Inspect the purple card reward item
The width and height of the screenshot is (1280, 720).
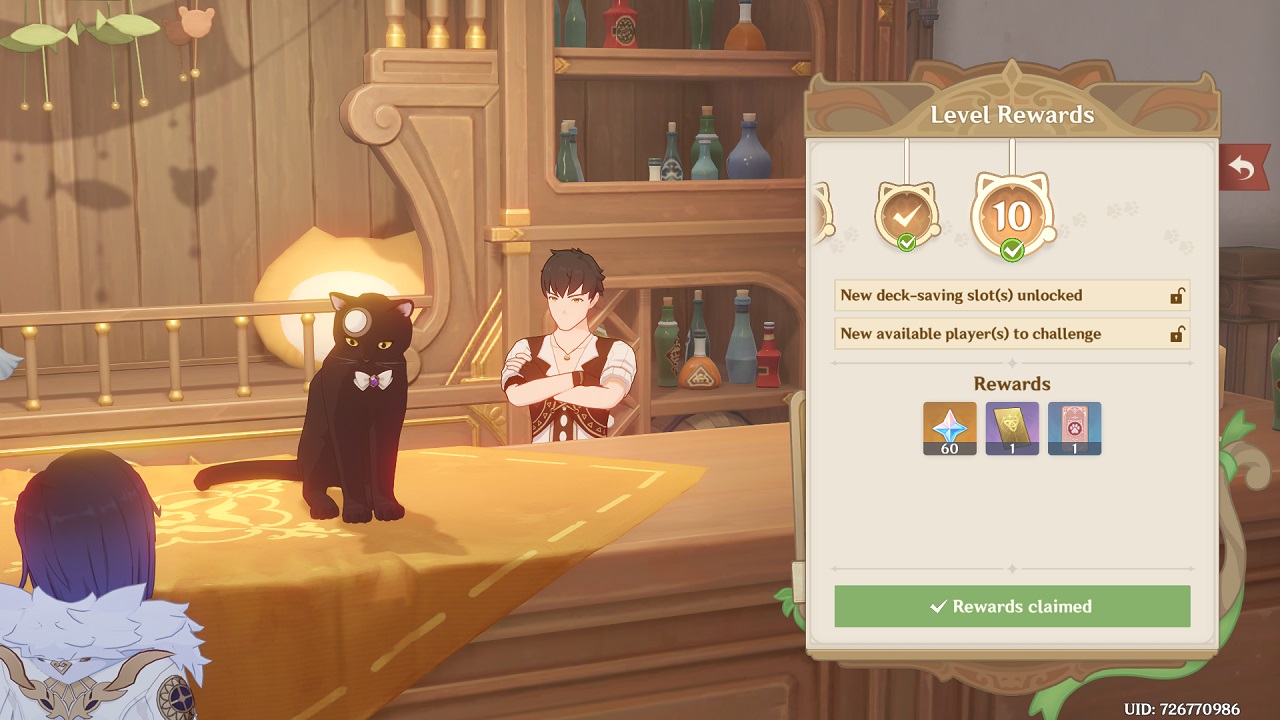[x=1012, y=428]
